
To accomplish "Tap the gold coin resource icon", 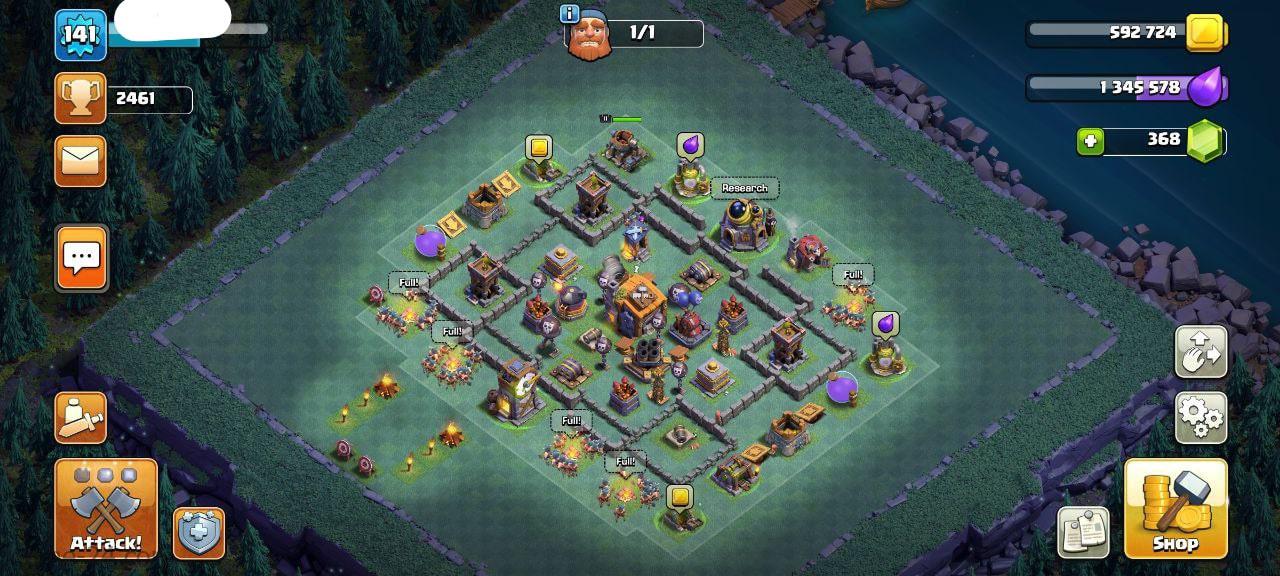I will pyautogui.click(x=1205, y=33).
